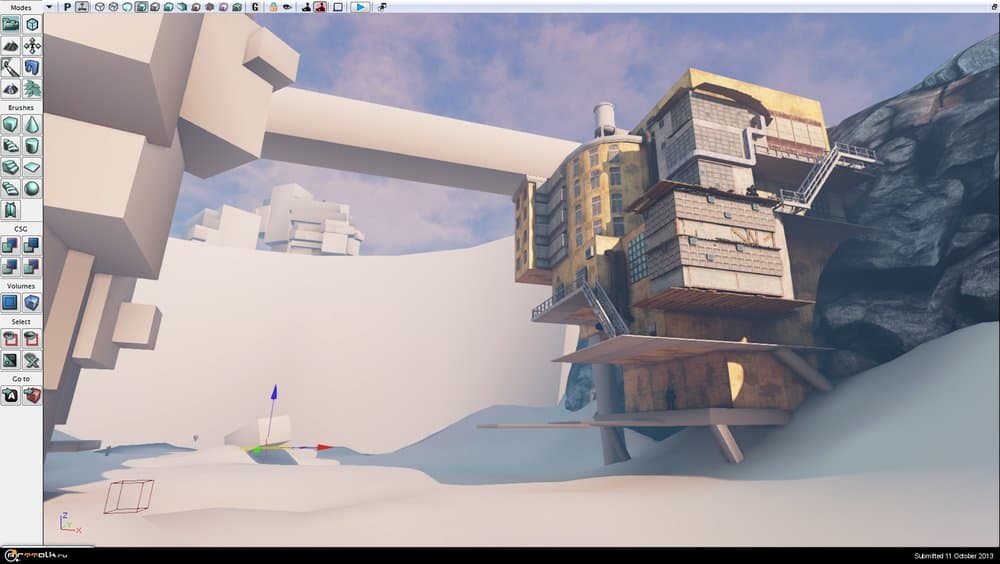Start real-time playback with the play button
1000x564 pixels.
(360, 7)
